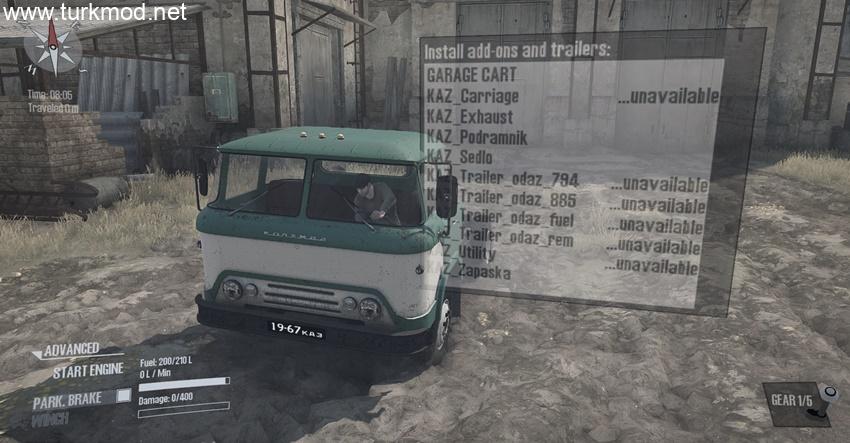Screen dimensions: 850x443
Task: Open the ADVANCED menu
Action: (x=70, y=349)
